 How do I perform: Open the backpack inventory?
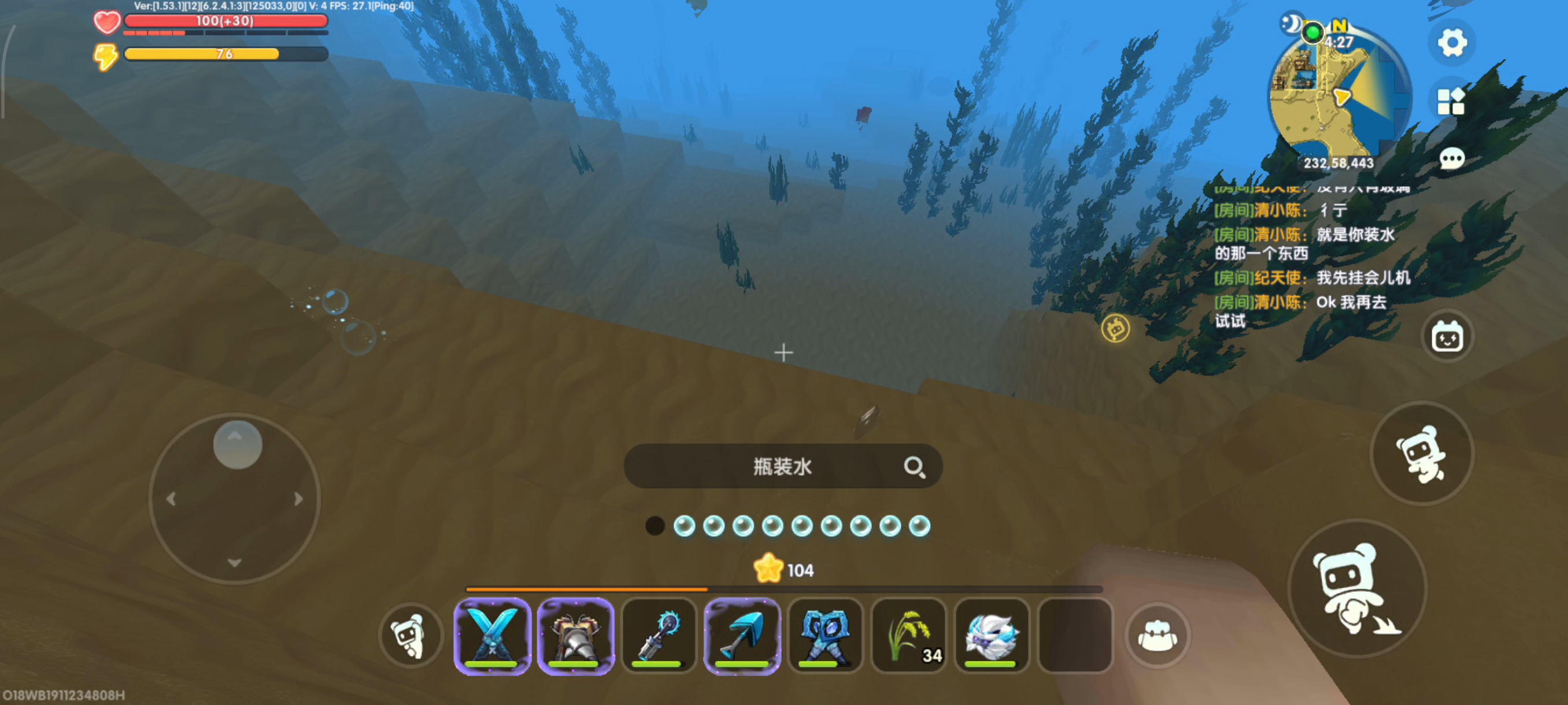pos(1157,636)
